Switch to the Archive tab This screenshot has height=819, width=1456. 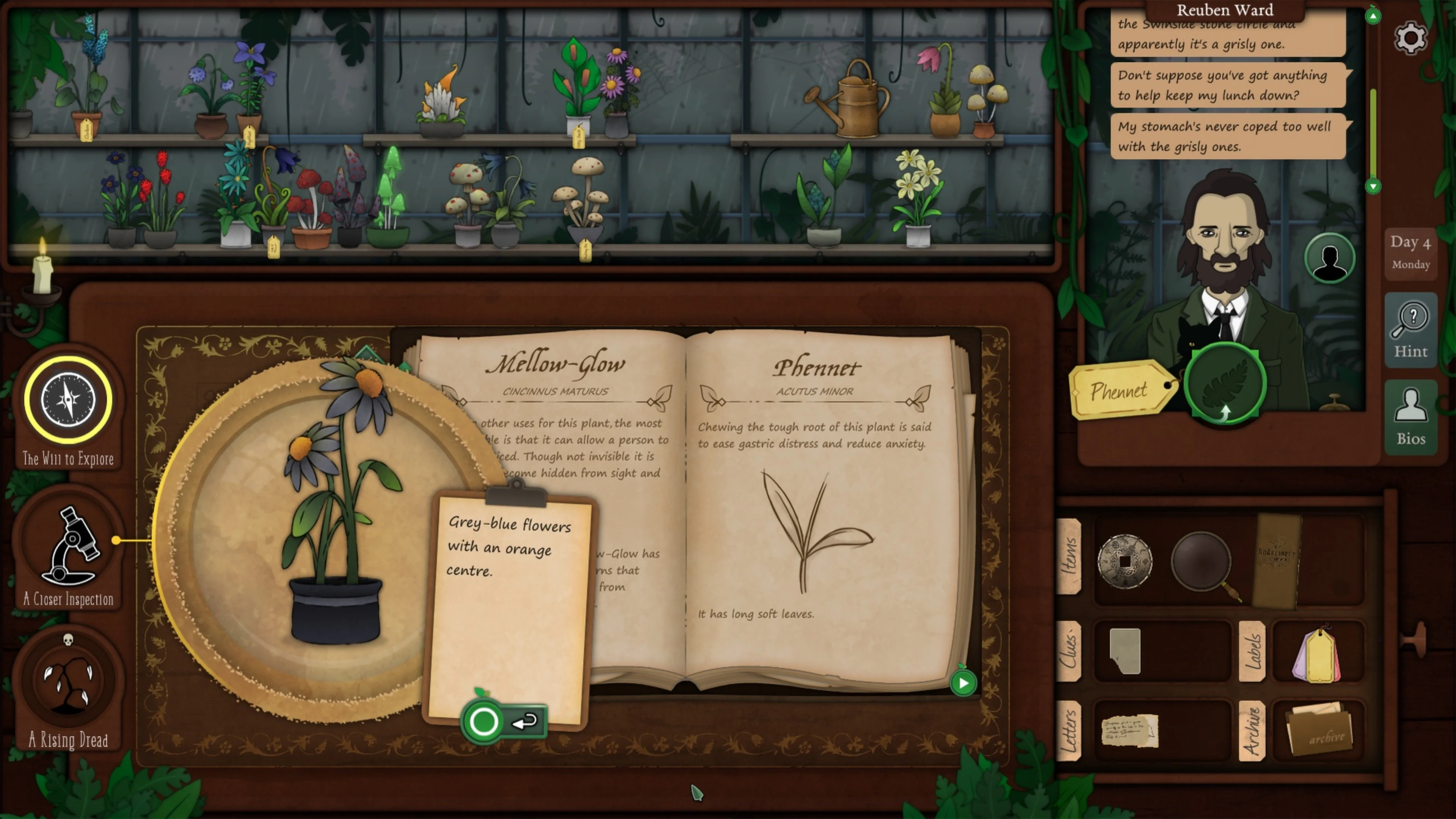1252,732
